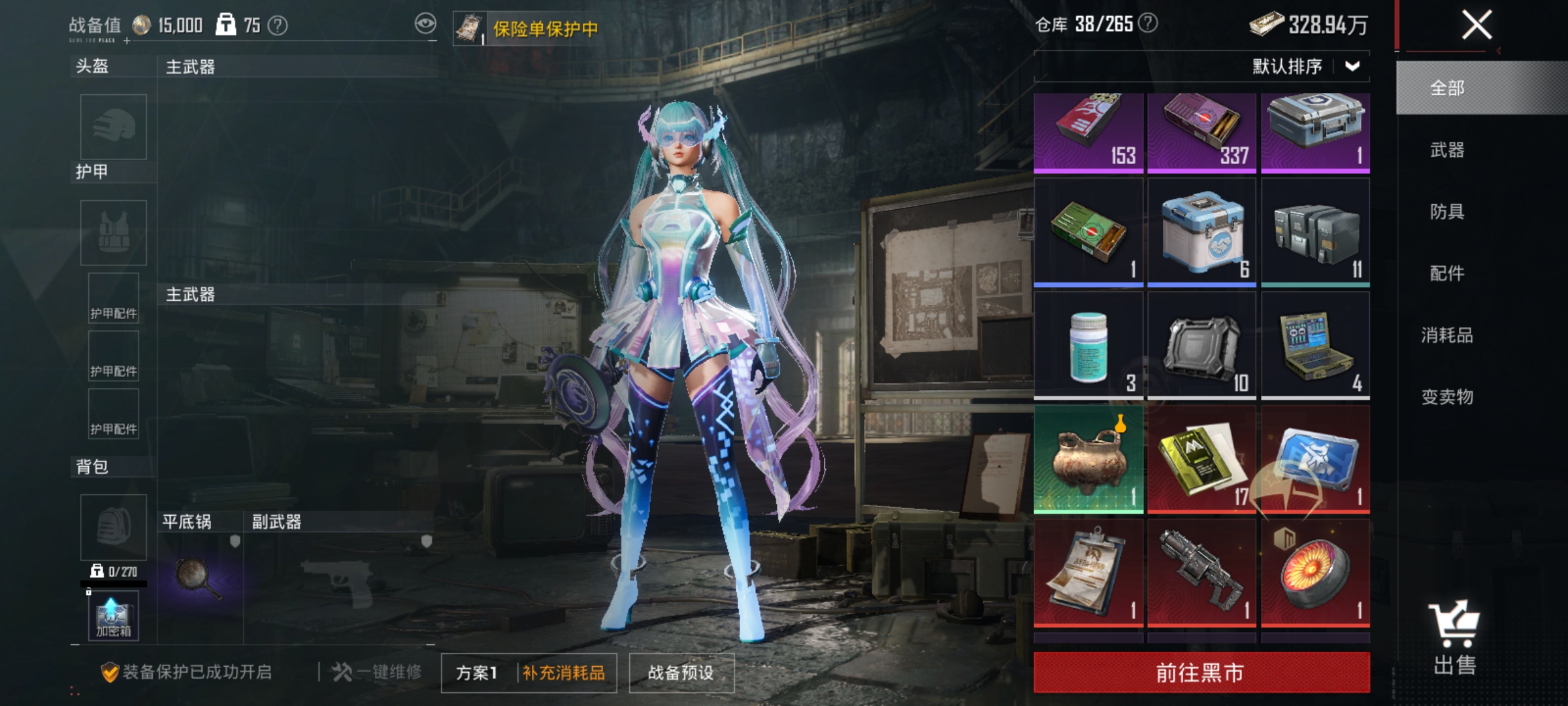Screen dimensions: 1568x706
Task: Click the 背包 backpack slot
Action: tap(112, 528)
